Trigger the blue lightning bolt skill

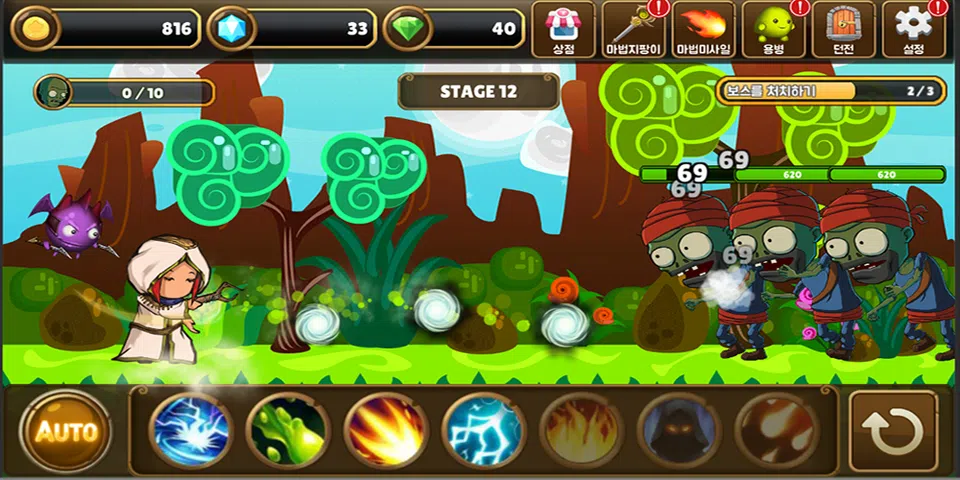pos(483,431)
